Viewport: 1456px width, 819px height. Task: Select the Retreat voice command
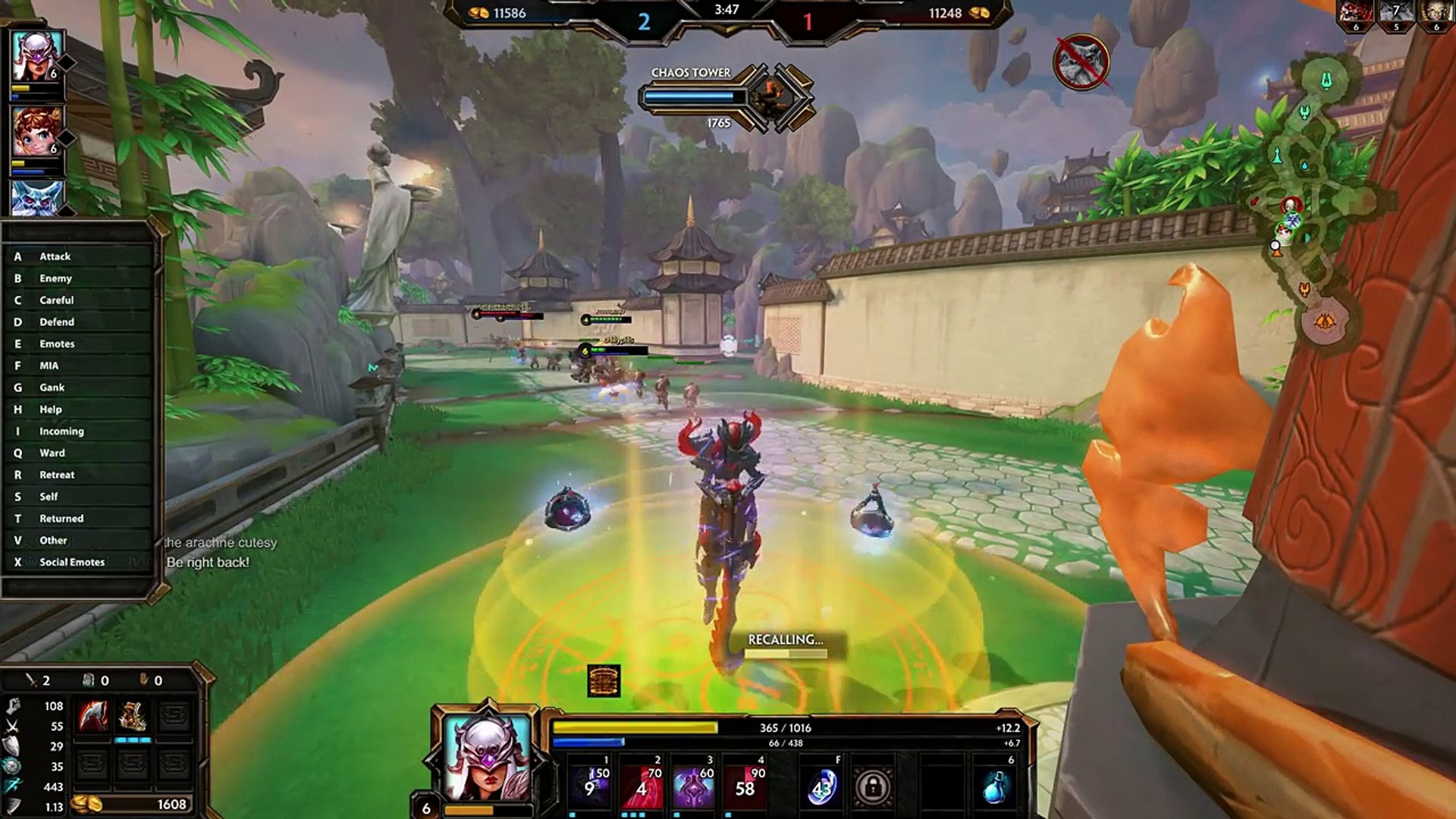point(57,475)
